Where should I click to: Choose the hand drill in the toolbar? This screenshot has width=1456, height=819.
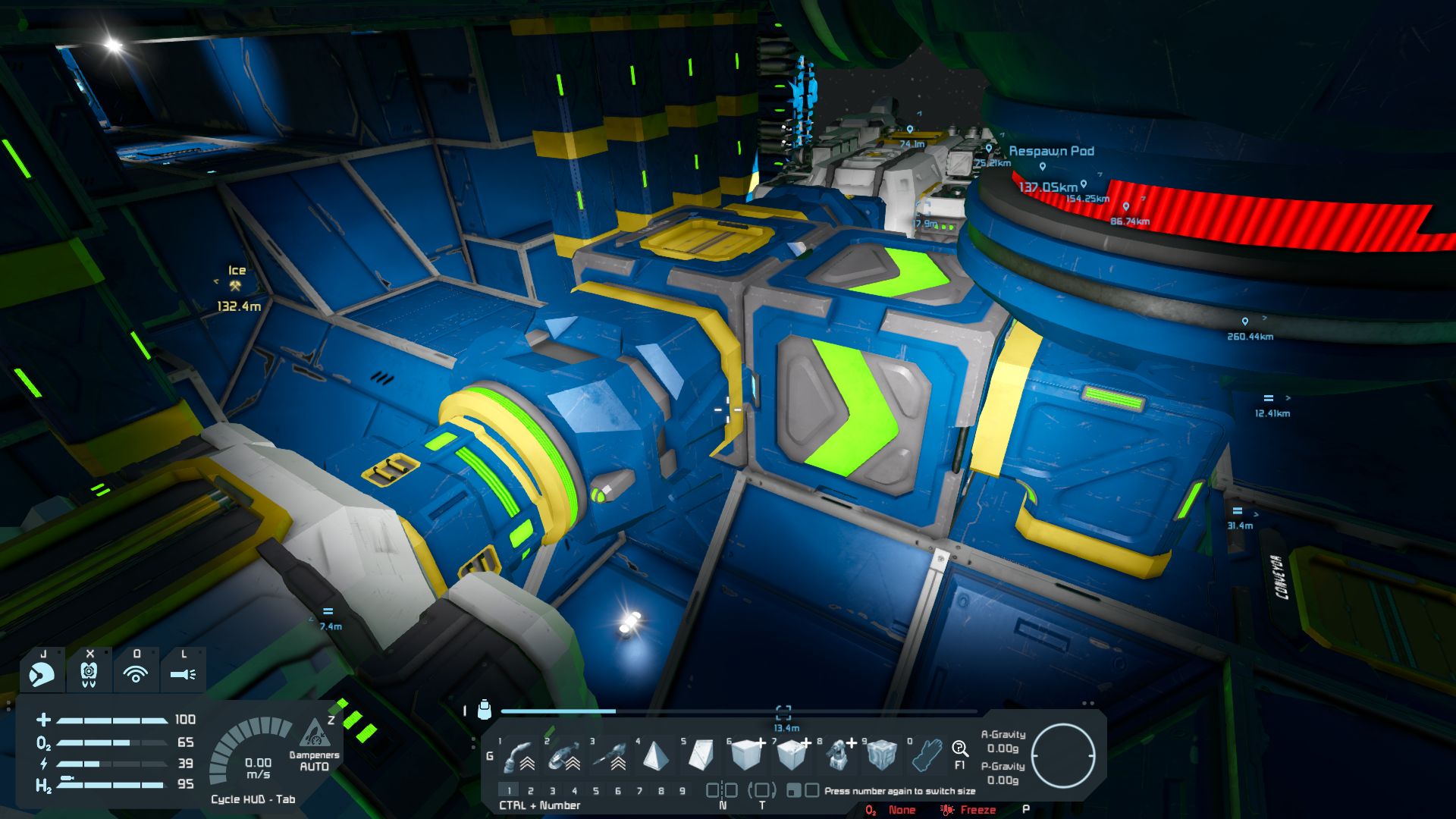point(610,755)
